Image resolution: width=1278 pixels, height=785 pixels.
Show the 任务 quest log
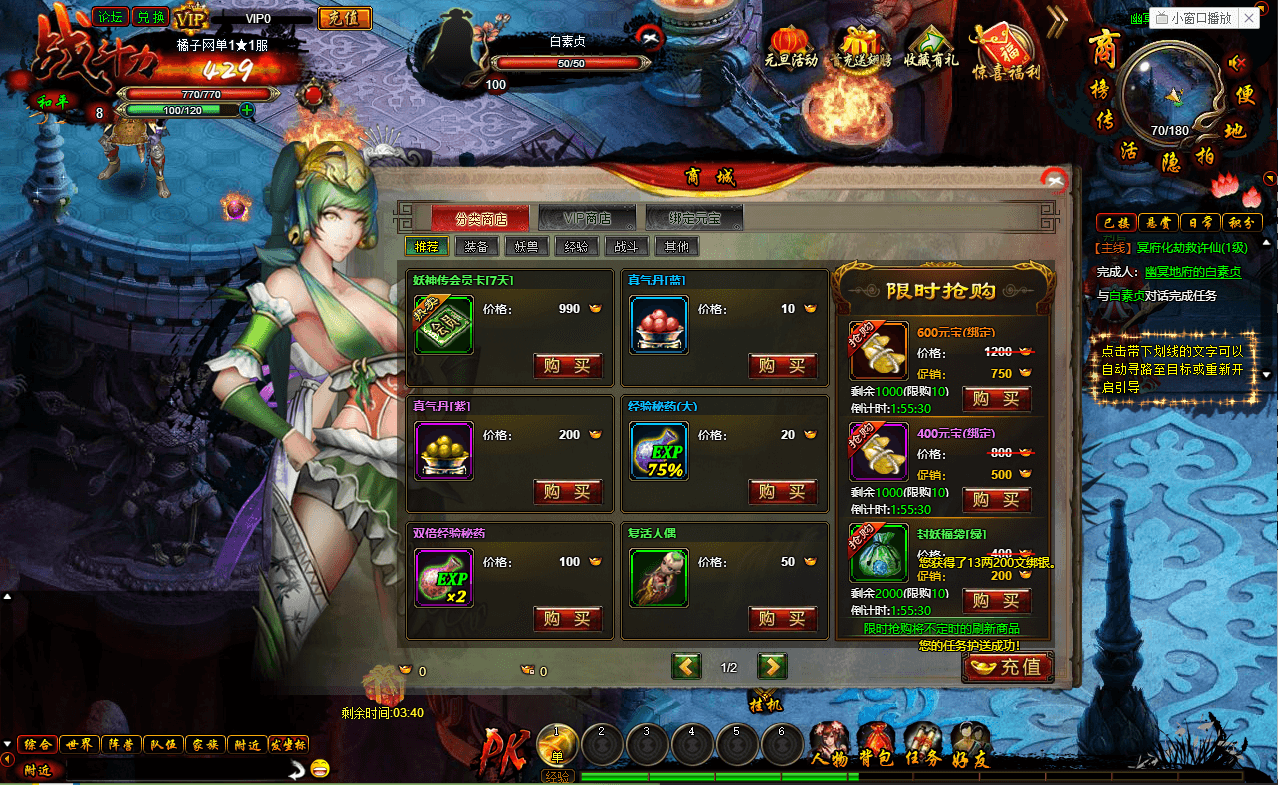(x=922, y=745)
